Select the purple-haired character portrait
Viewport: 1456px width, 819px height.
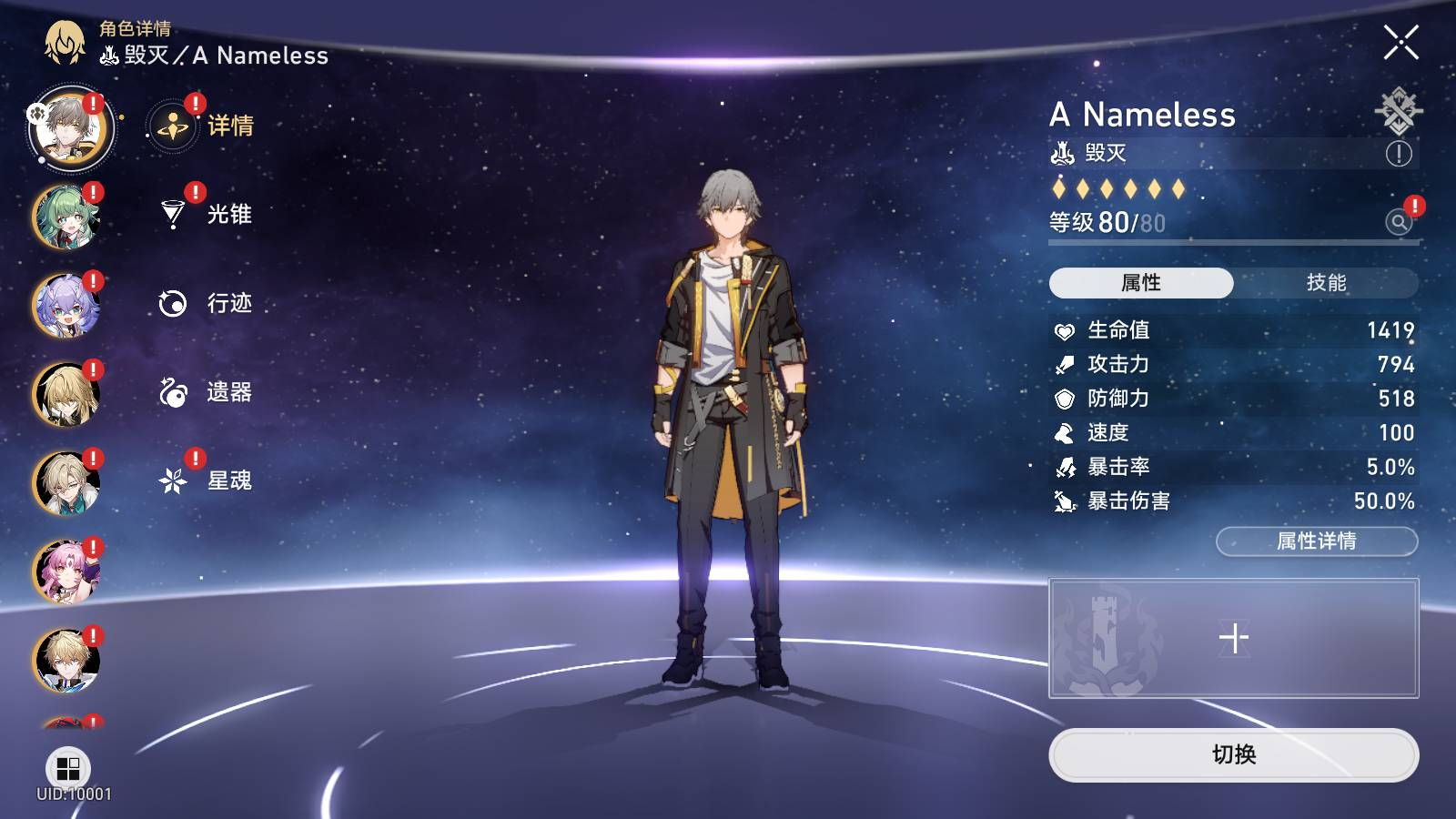pyautogui.click(x=66, y=307)
